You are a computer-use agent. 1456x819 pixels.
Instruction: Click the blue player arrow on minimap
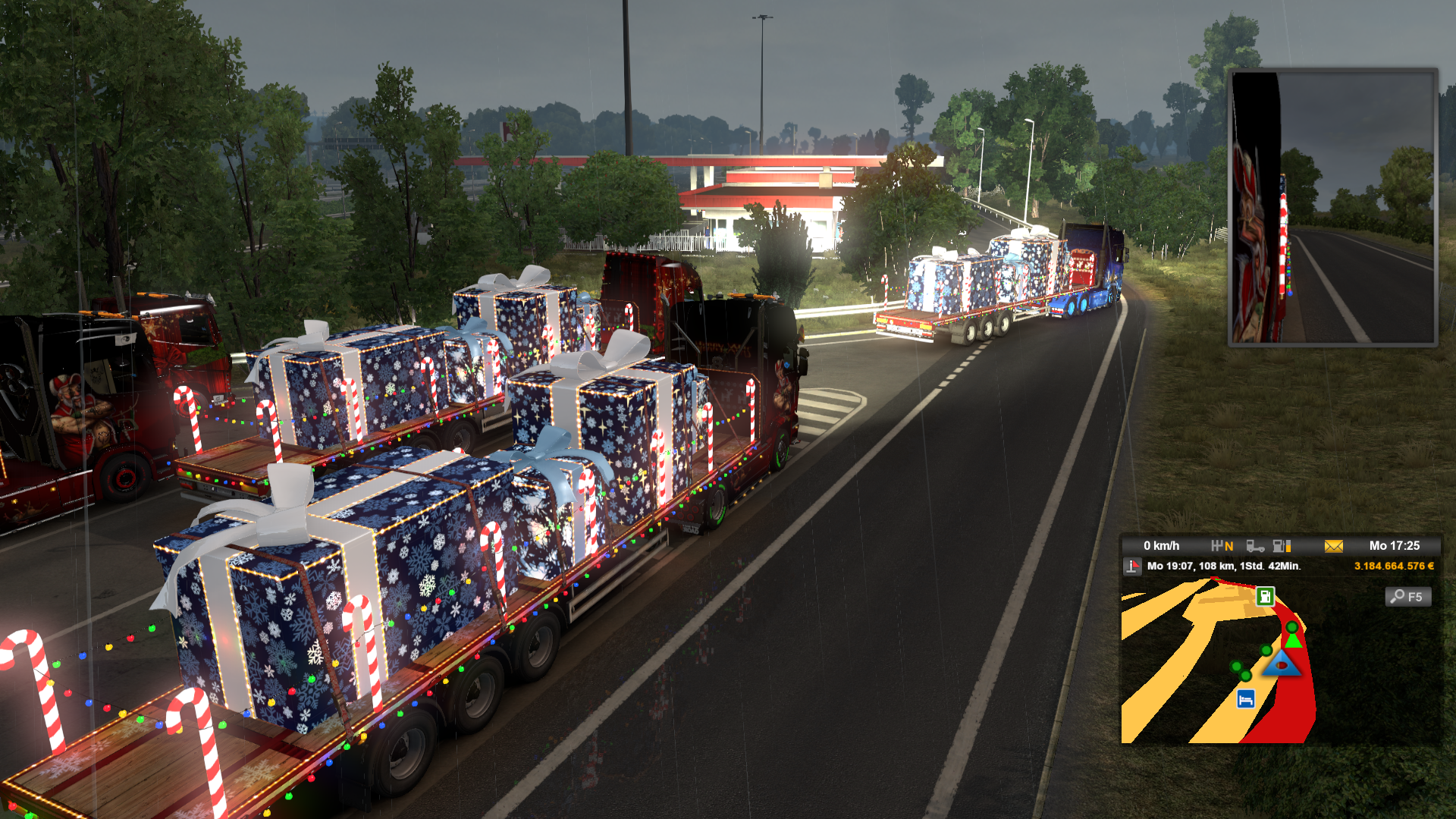pos(1282,664)
